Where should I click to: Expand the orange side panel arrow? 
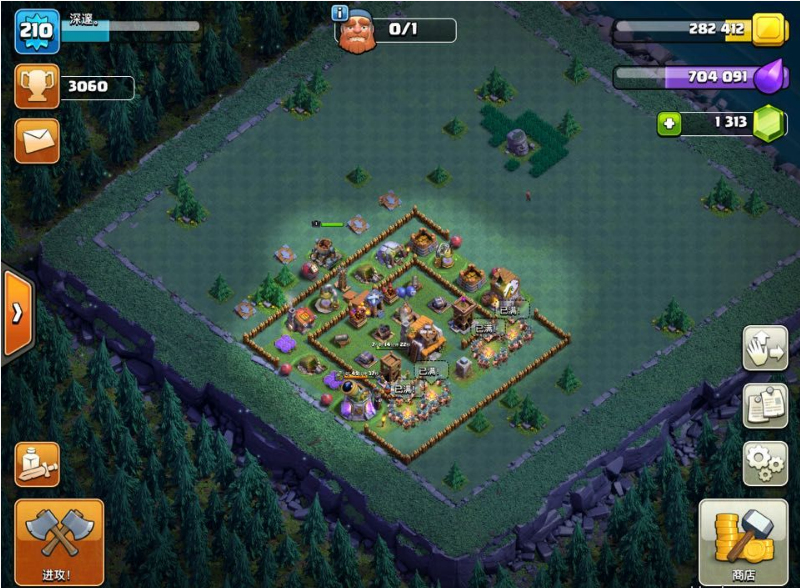coord(17,312)
